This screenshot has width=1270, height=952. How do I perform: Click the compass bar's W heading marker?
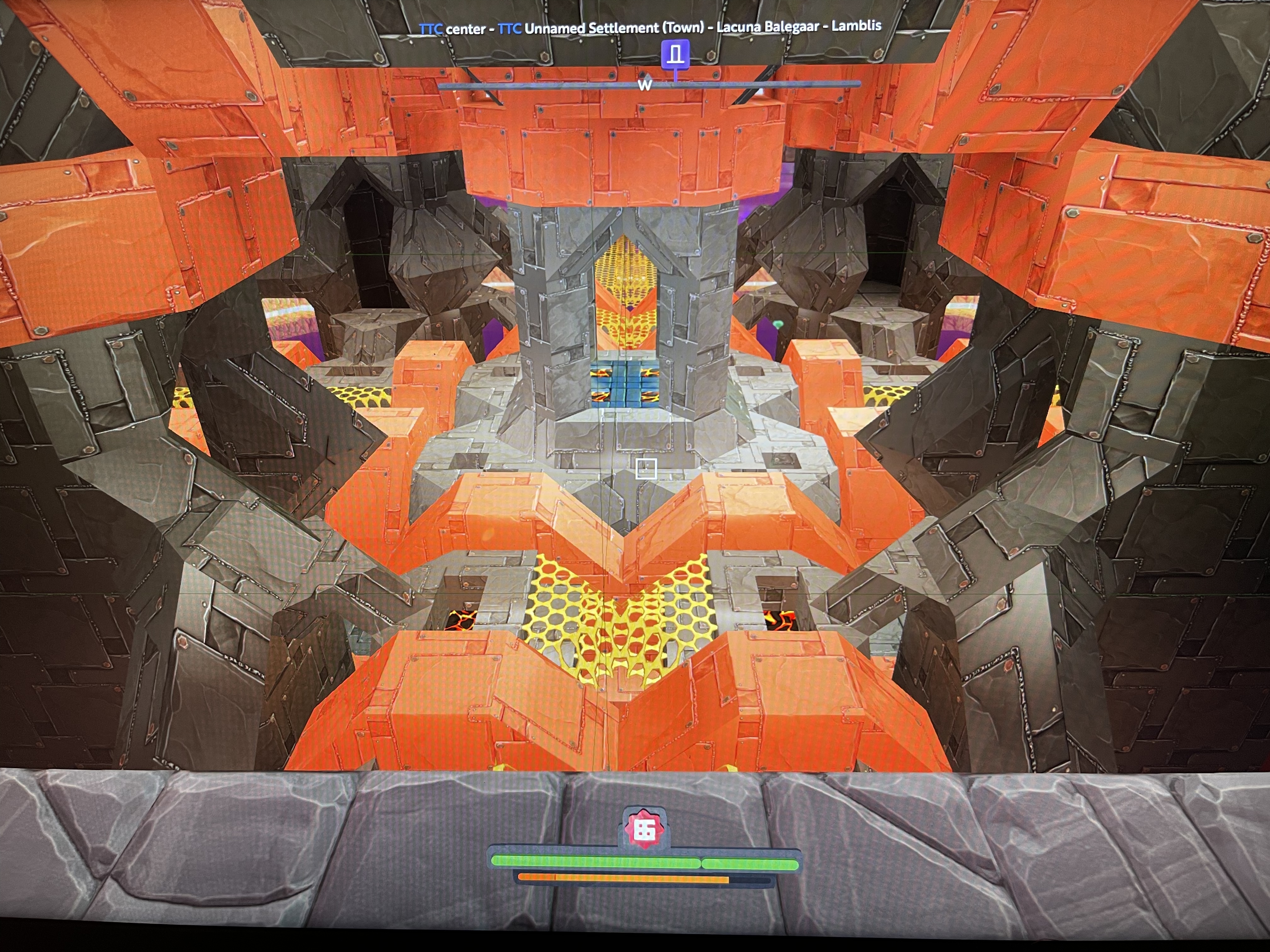tap(645, 86)
